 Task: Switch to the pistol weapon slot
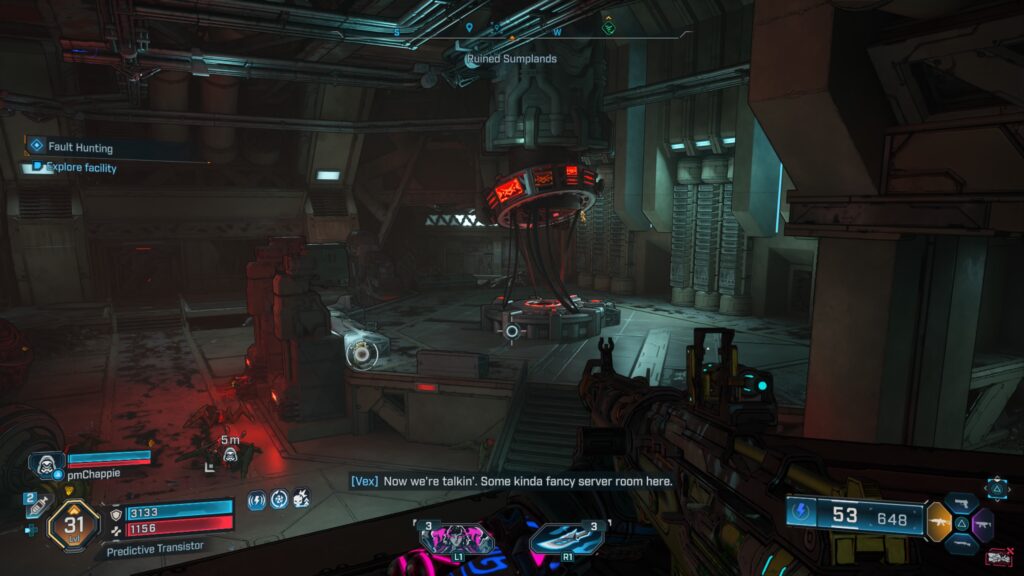point(964,502)
